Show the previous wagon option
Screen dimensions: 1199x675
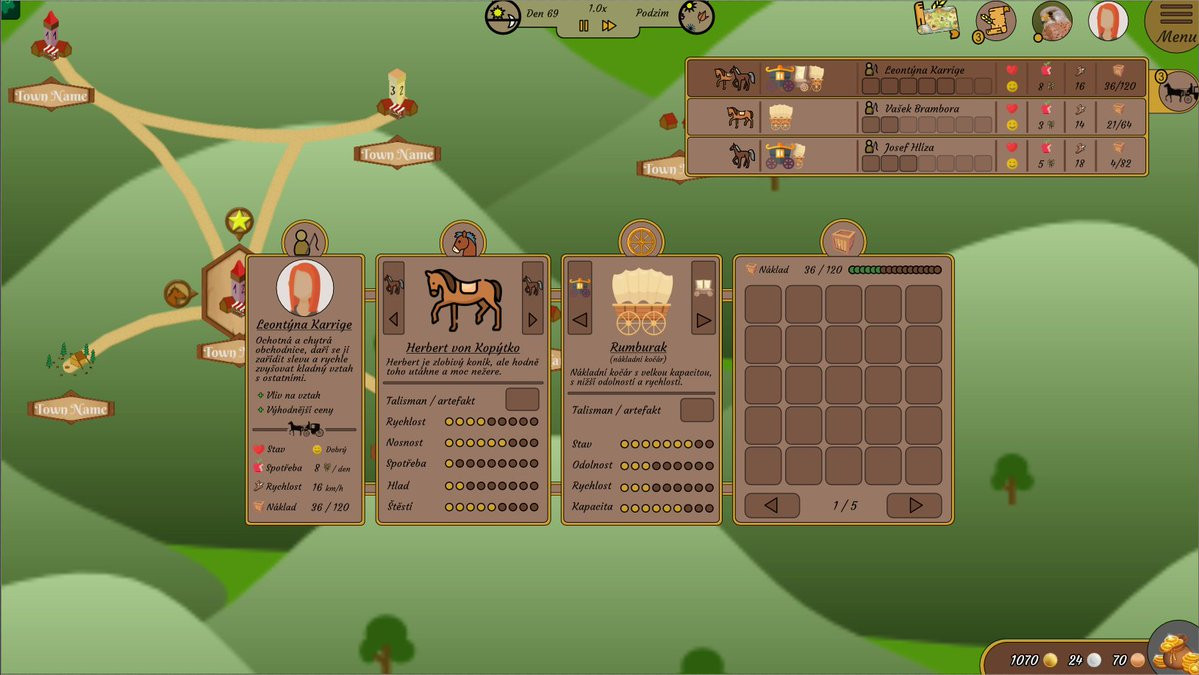[x=579, y=320]
